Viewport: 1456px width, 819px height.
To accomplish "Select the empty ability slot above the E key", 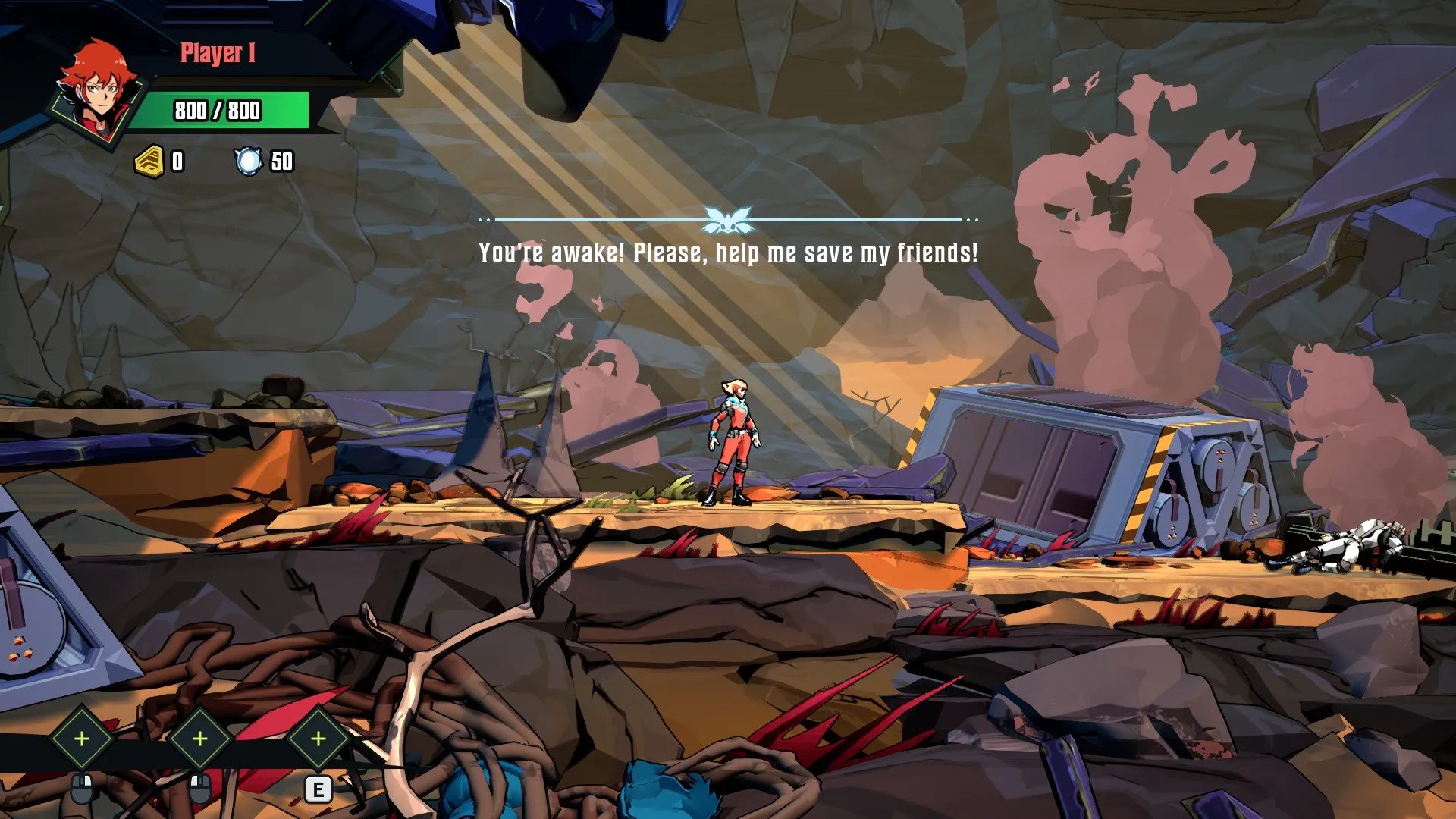I will point(318,738).
